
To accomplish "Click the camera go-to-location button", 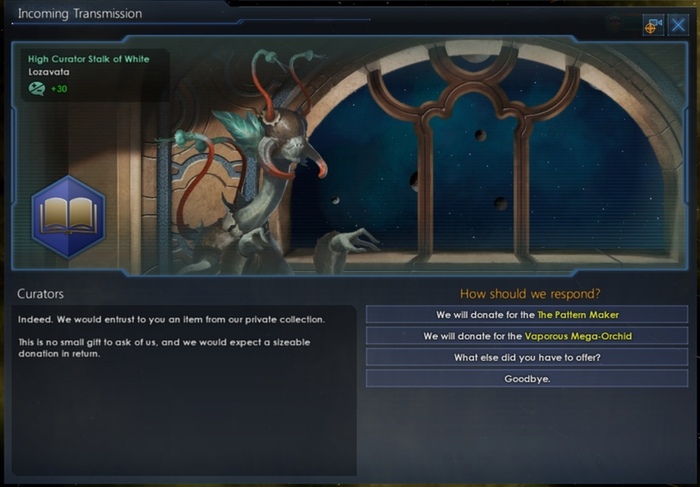I will point(654,26).
